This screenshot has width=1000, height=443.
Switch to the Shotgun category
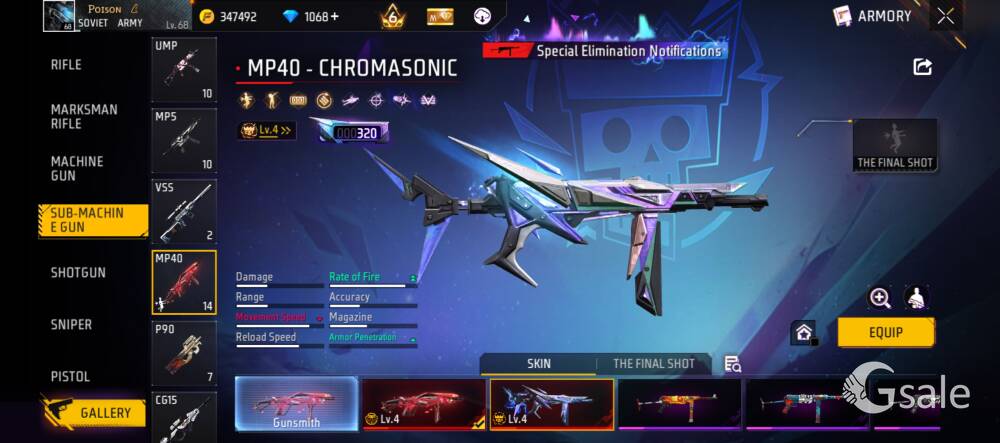coord(78,272)
